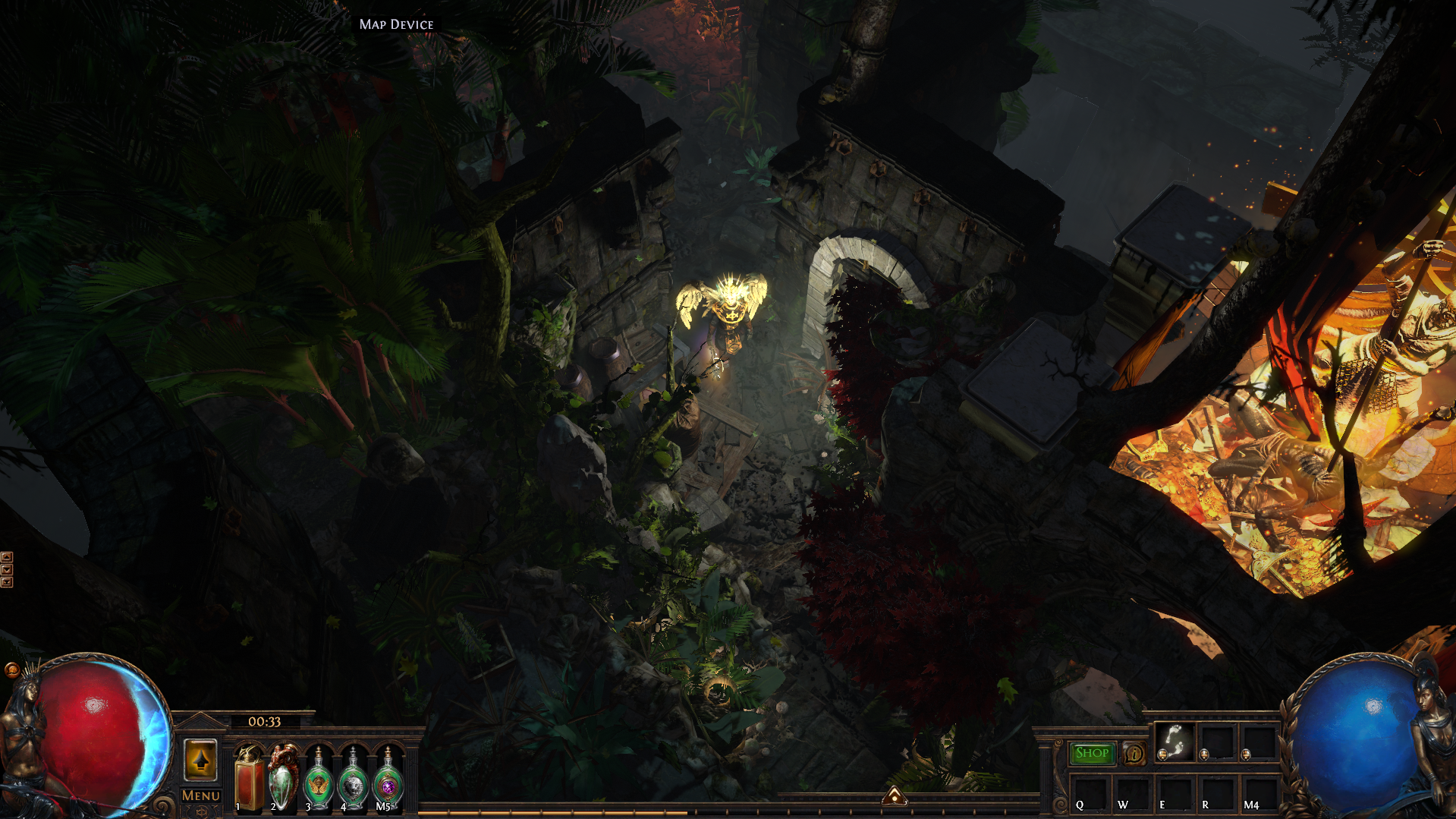Screen dimensions: 1456x819
Task: Click the gold triangle marker on experience bar
Action: 895,796
